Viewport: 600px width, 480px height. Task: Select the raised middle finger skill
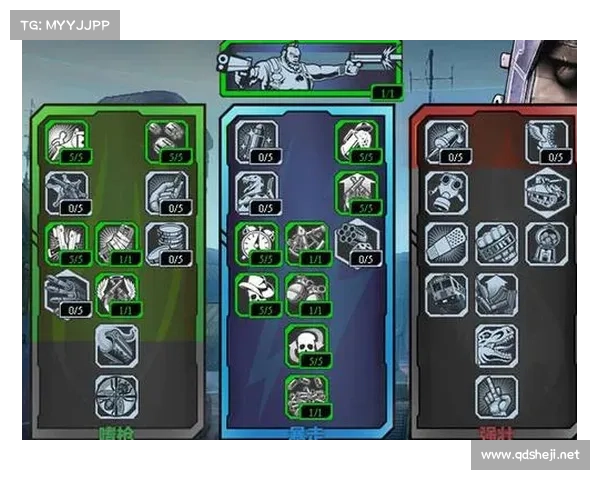point(496,394)
